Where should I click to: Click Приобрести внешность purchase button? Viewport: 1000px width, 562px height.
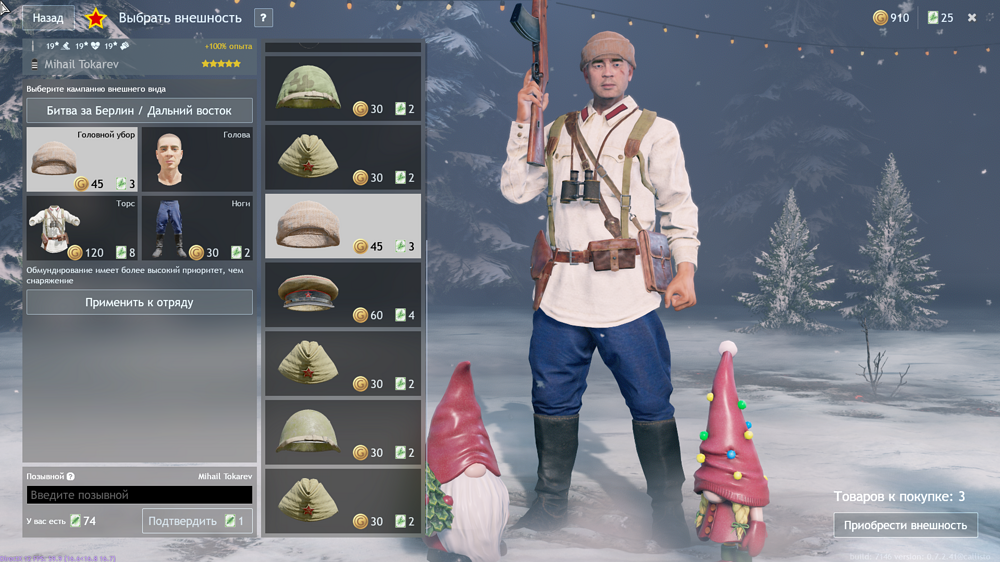click(x=905, y=525)
